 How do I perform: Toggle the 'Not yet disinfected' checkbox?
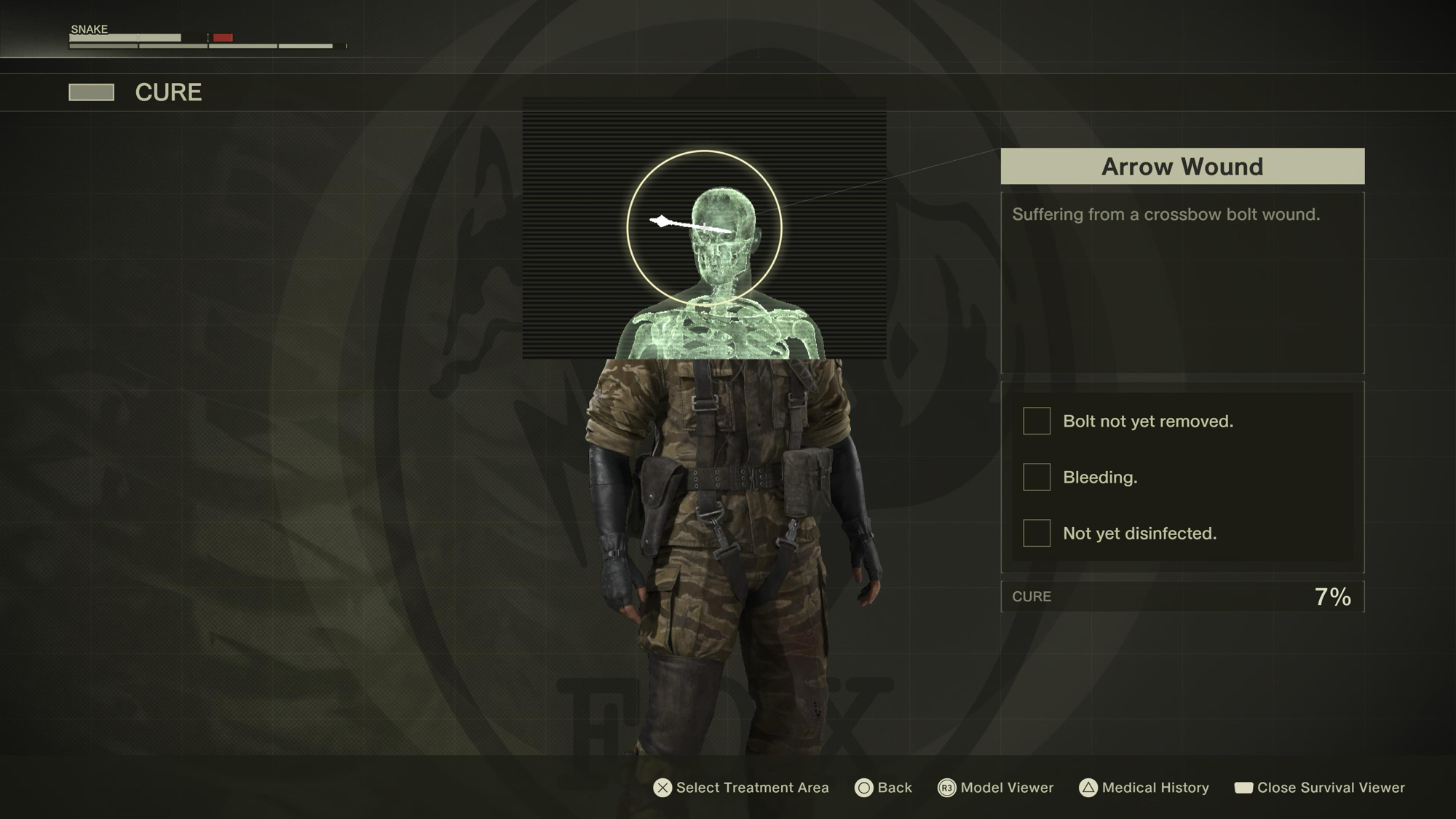pos(1037,533)
